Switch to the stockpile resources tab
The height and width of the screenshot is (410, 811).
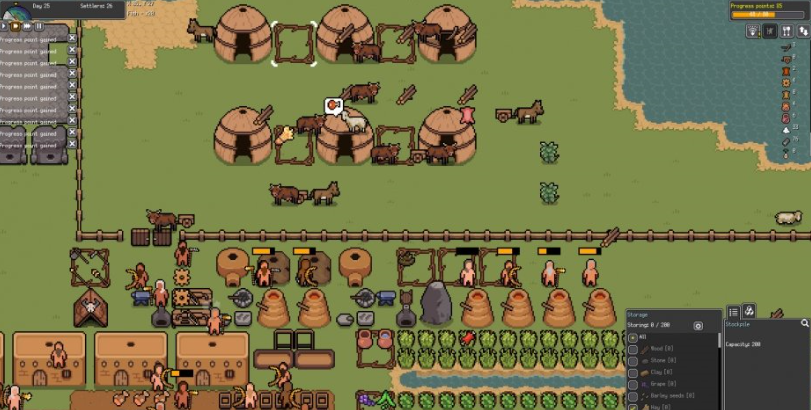[x=748, y=312]
